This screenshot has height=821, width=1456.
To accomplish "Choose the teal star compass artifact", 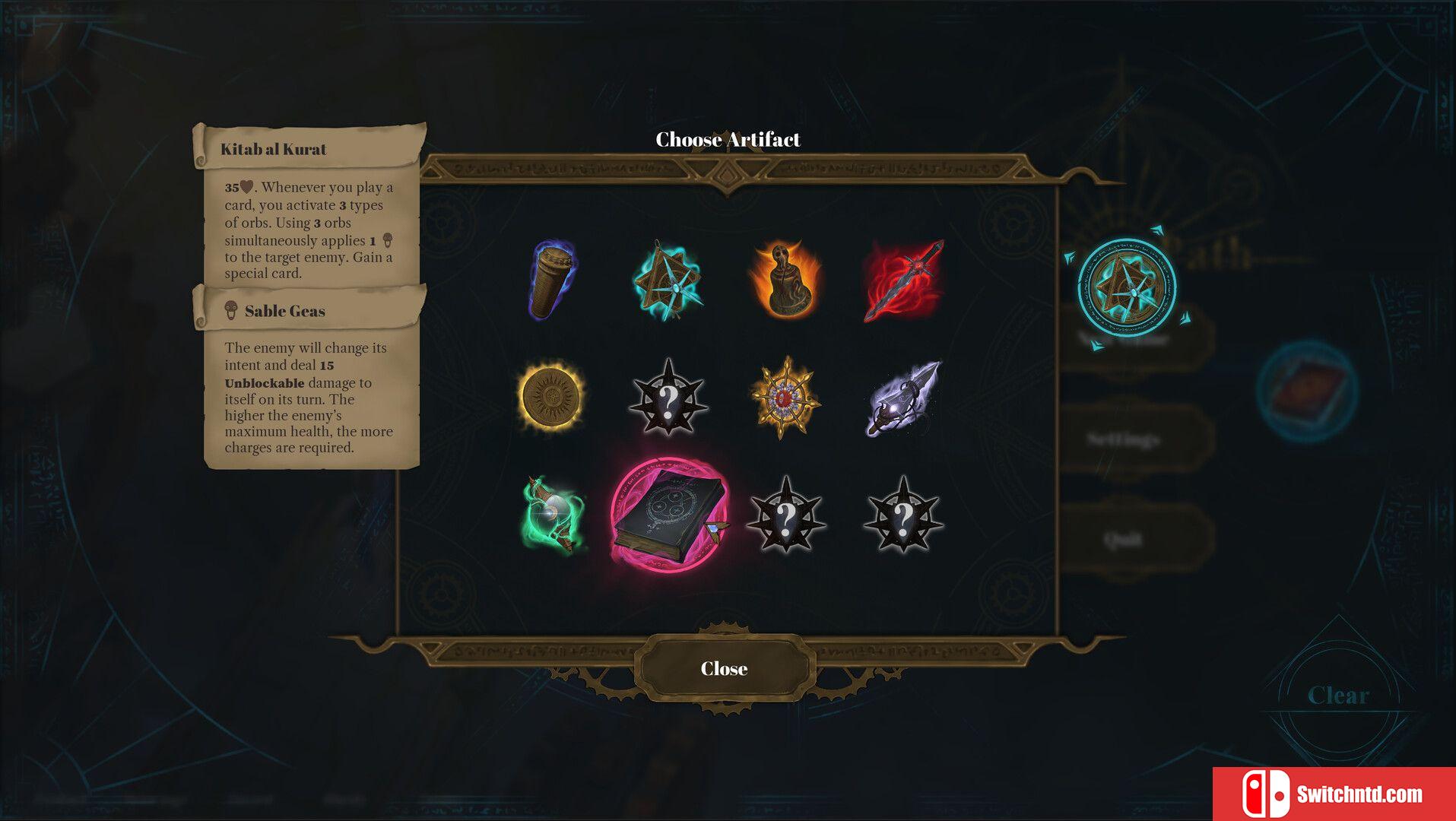I will click(668, 281).
